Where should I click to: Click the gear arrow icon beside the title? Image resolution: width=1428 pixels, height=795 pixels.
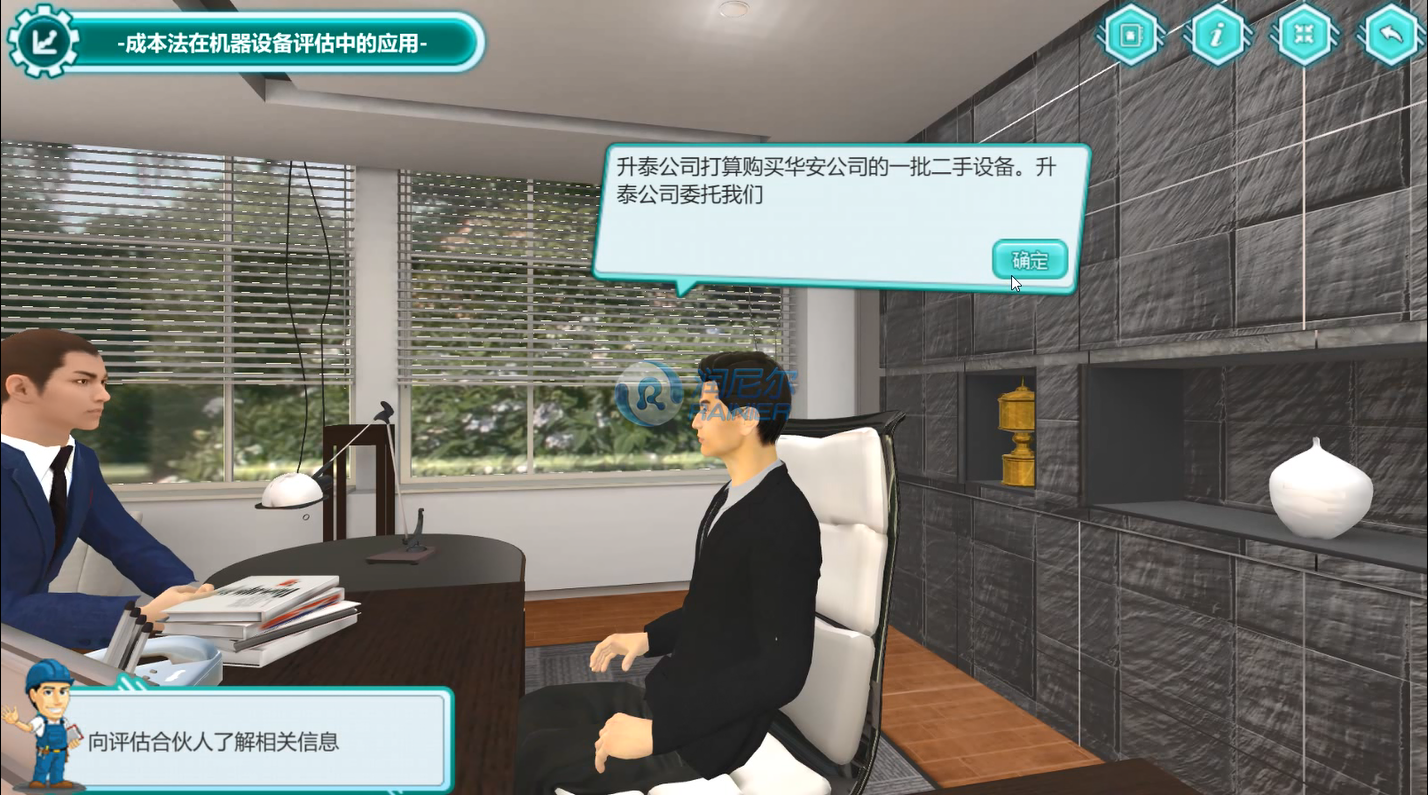(42, 42)
